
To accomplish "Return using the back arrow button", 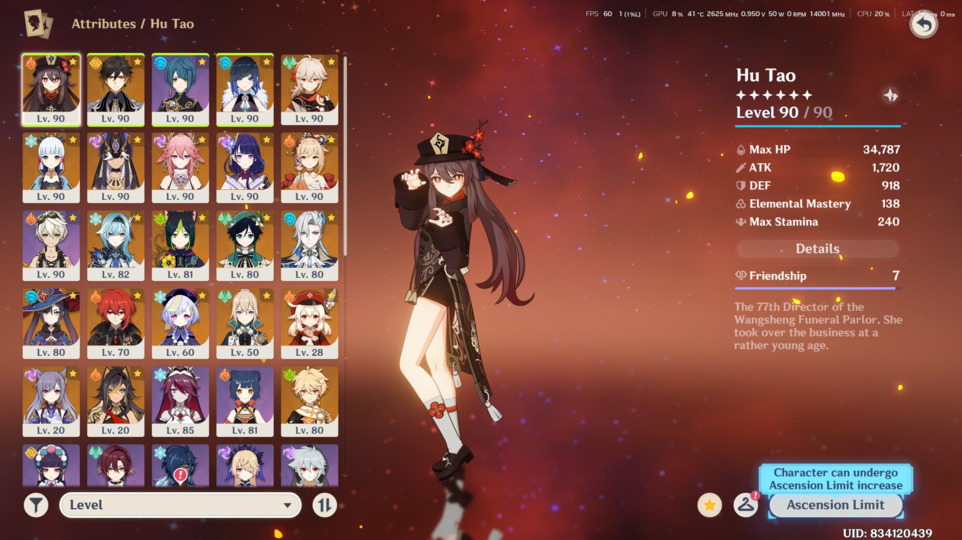I will pyautogui.click(x=922, y=24).
